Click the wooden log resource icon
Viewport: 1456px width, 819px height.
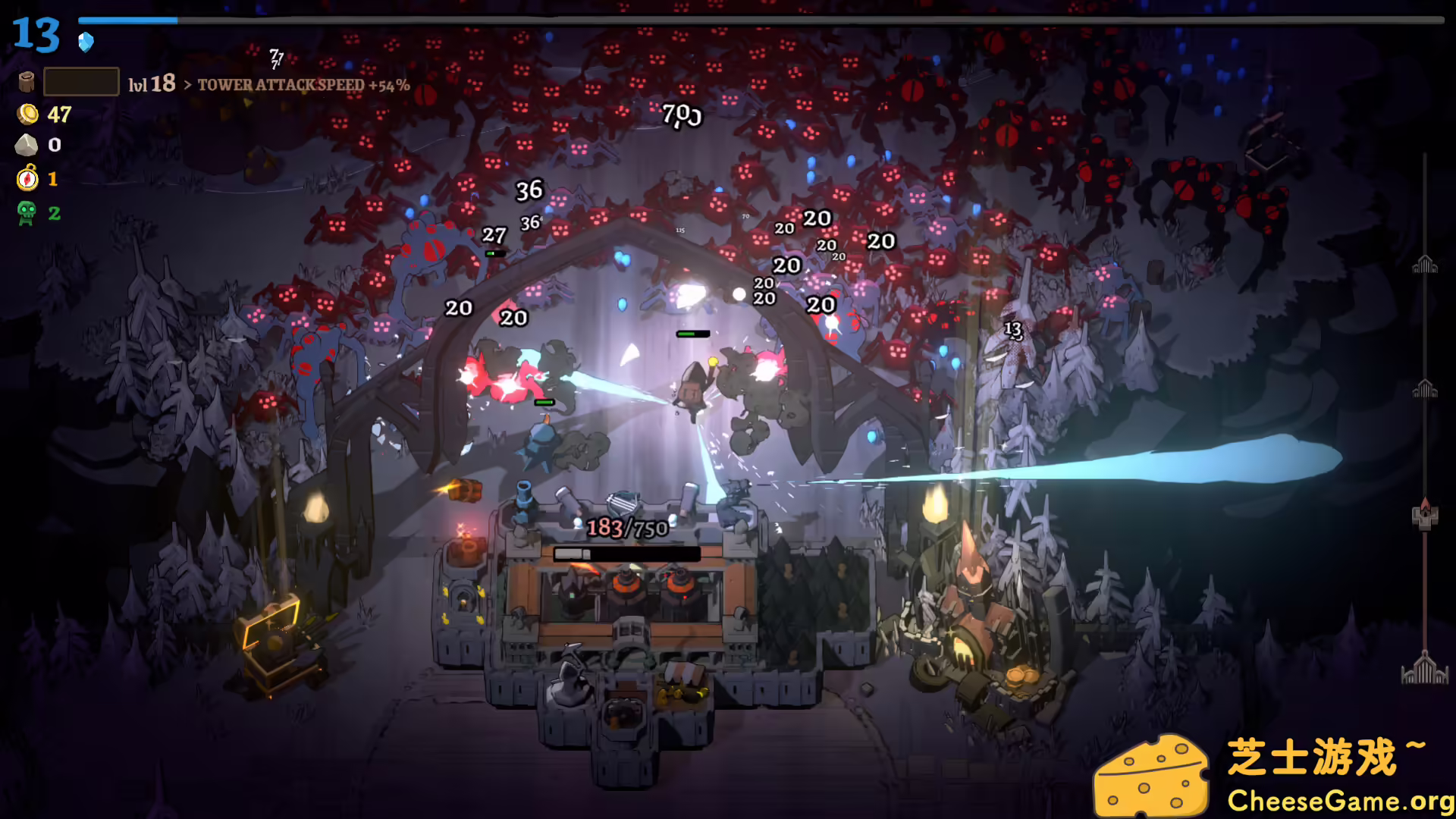[x=25, y=81]
